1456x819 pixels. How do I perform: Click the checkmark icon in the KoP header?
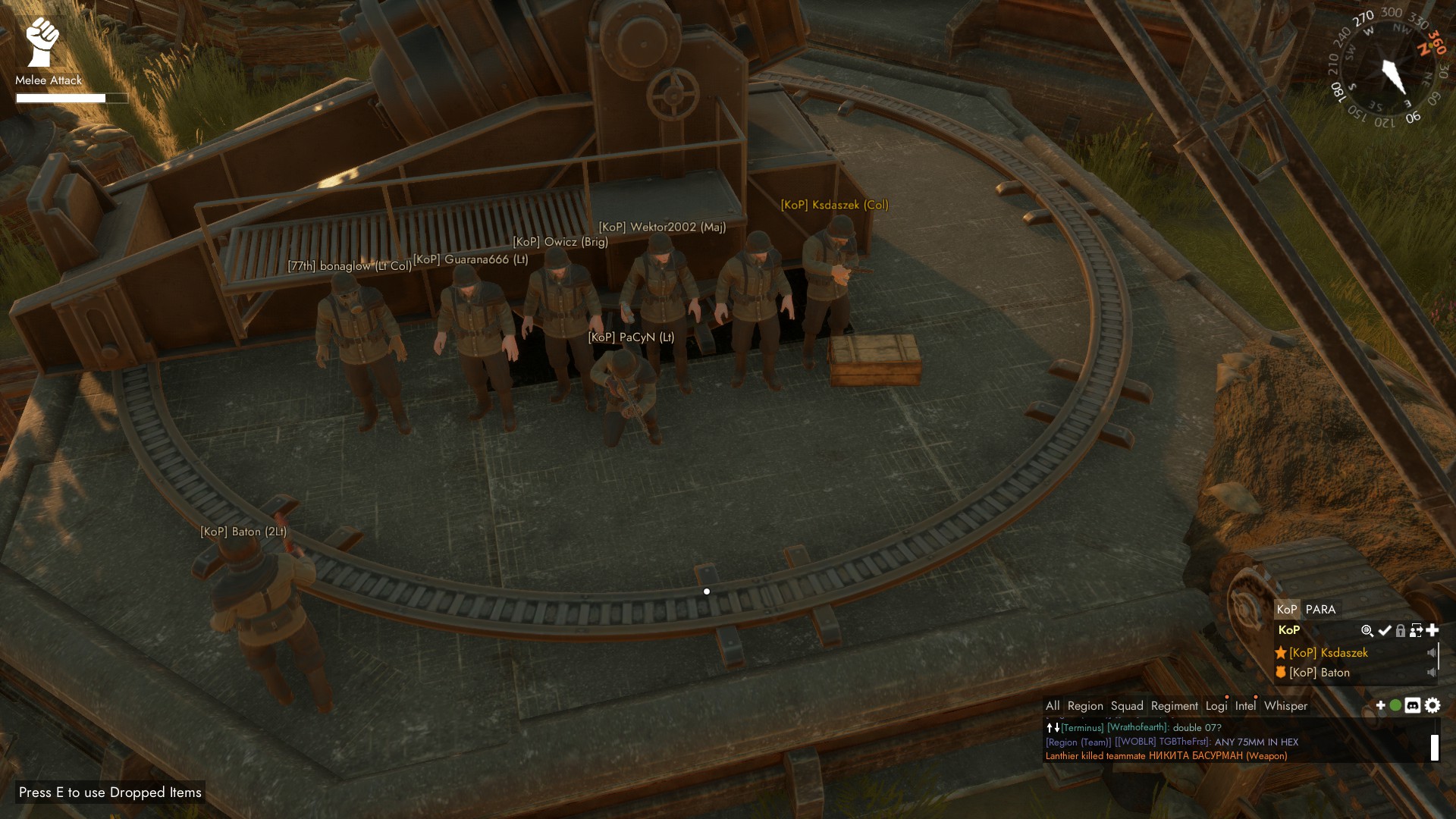click(x=1385, y=631)
